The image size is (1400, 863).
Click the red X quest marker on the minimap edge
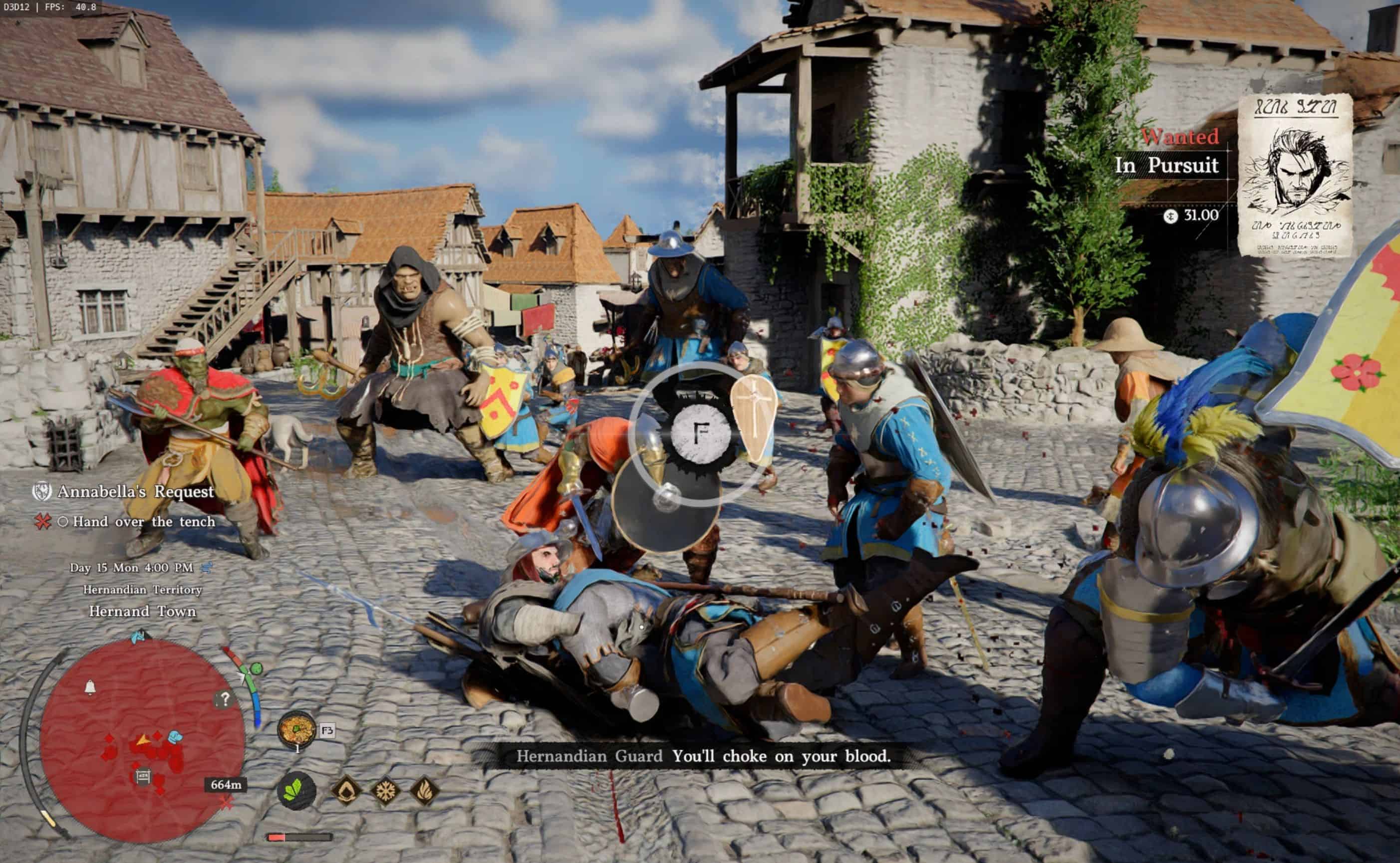coord(227,803)
